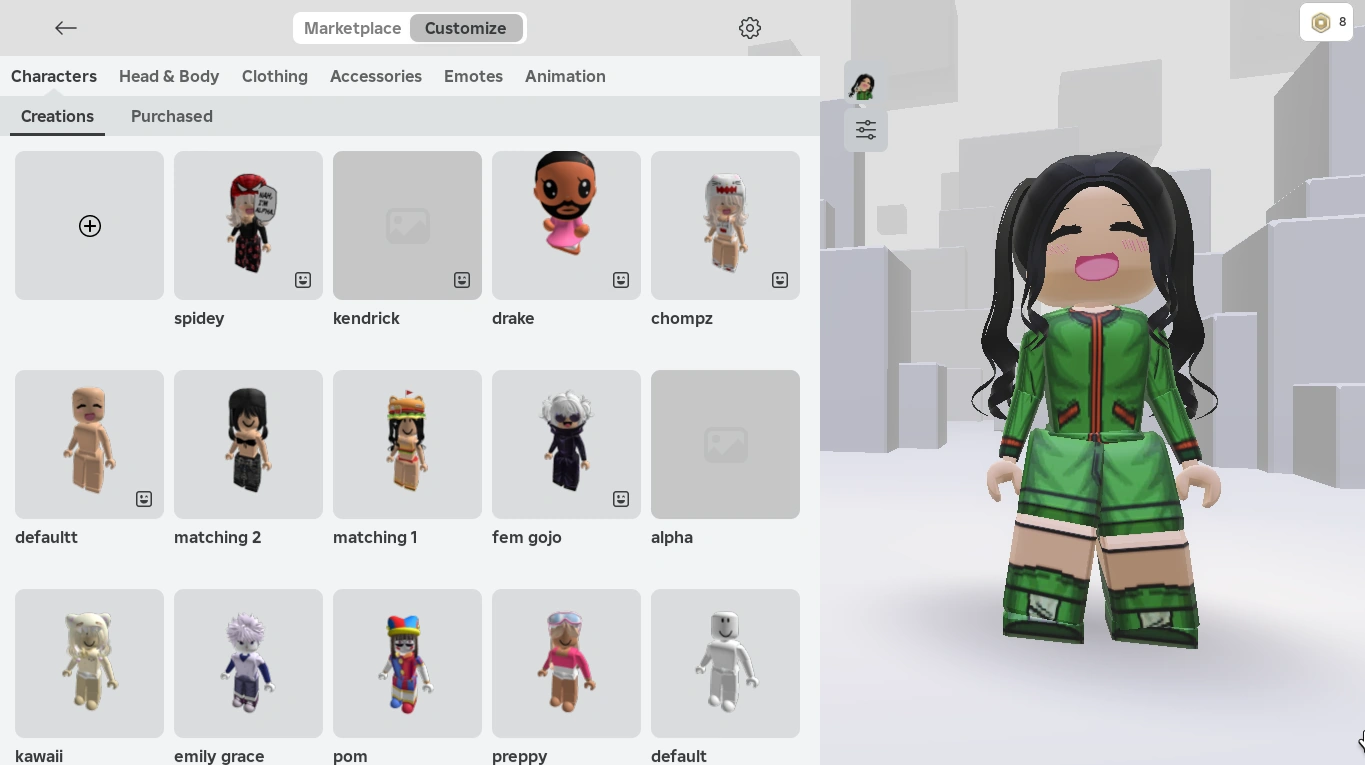Open the Head & Body section
This screenshot has width=1365, height=765.
tap(169, 76)
